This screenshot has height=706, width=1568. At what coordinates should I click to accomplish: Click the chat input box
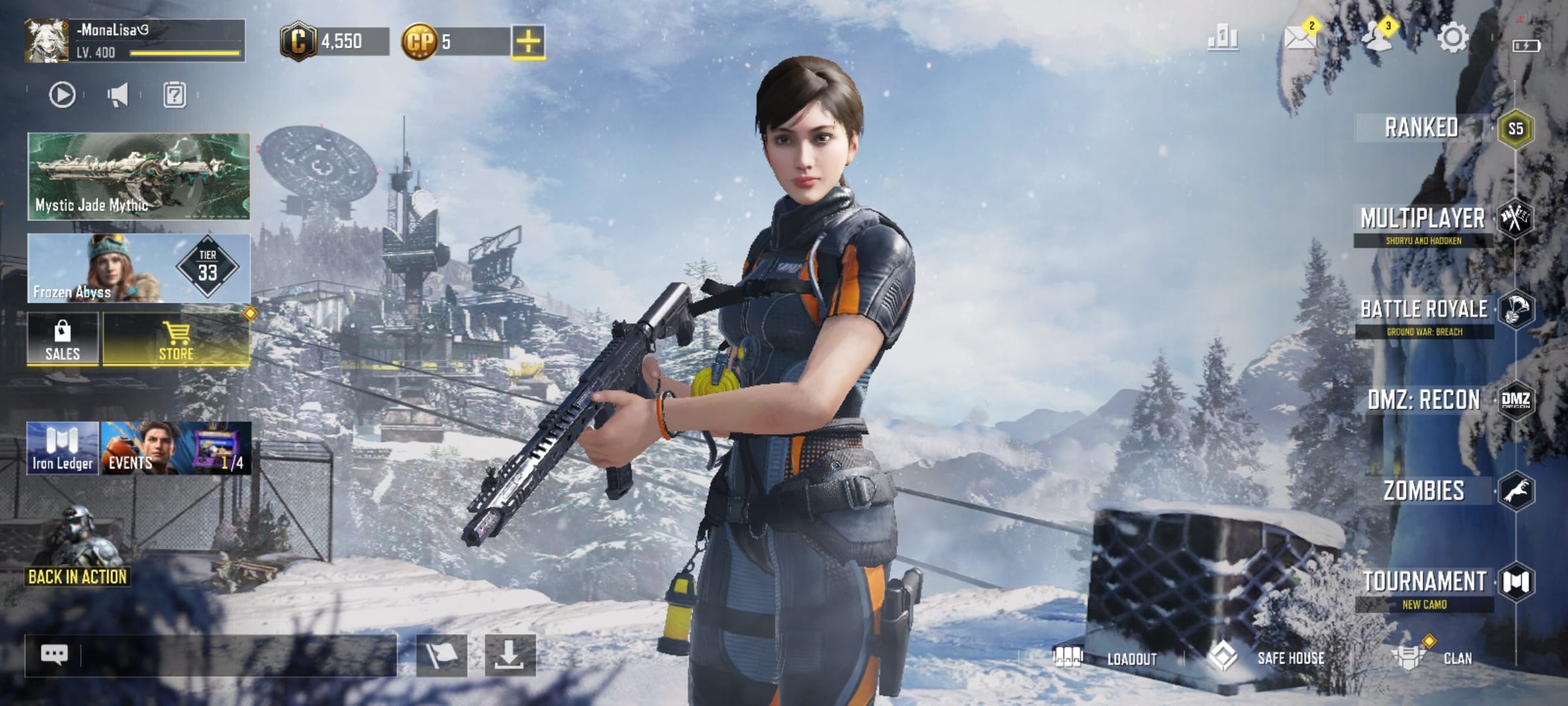pos(235,655)
